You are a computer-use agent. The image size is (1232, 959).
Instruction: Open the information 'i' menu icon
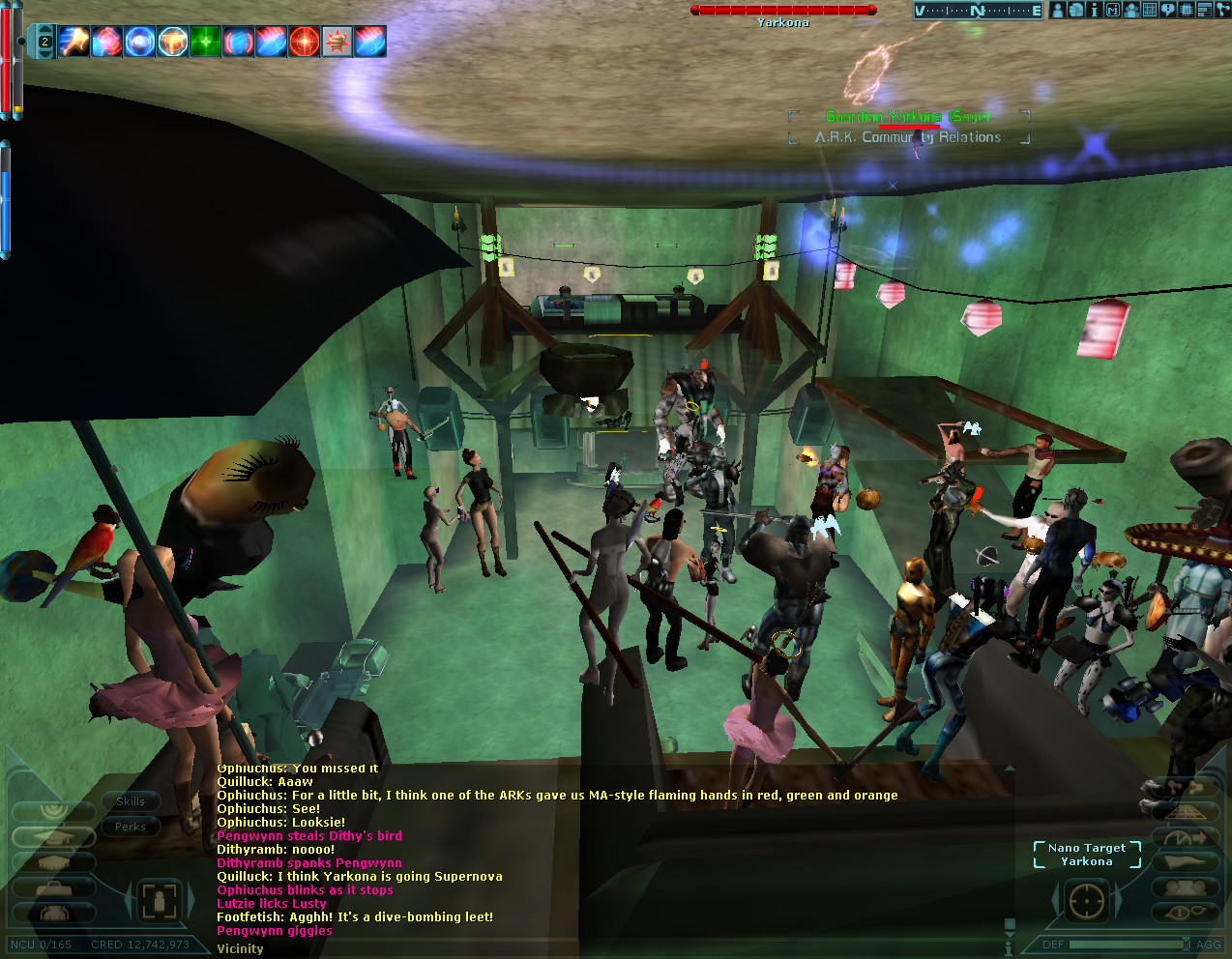point(1094,10)
